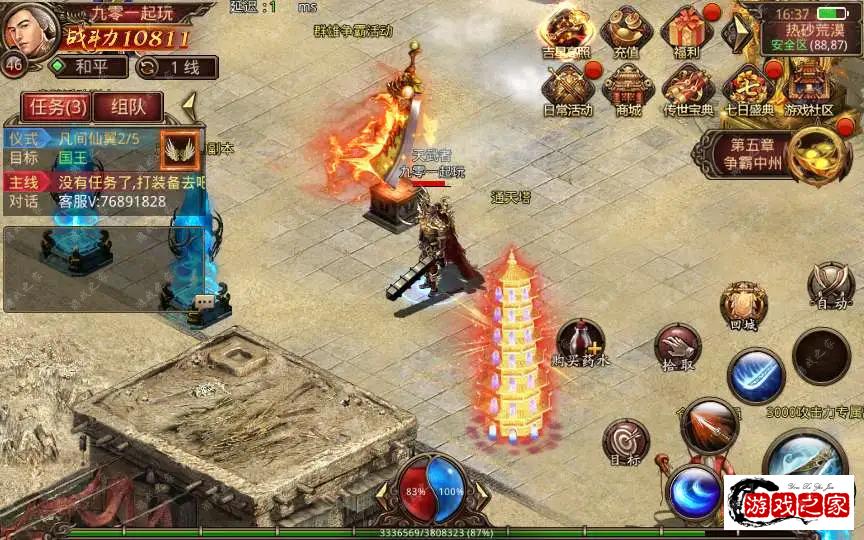Open 日常活动 daily activities
The image size is (864, 540).
[x=567, y=88]
